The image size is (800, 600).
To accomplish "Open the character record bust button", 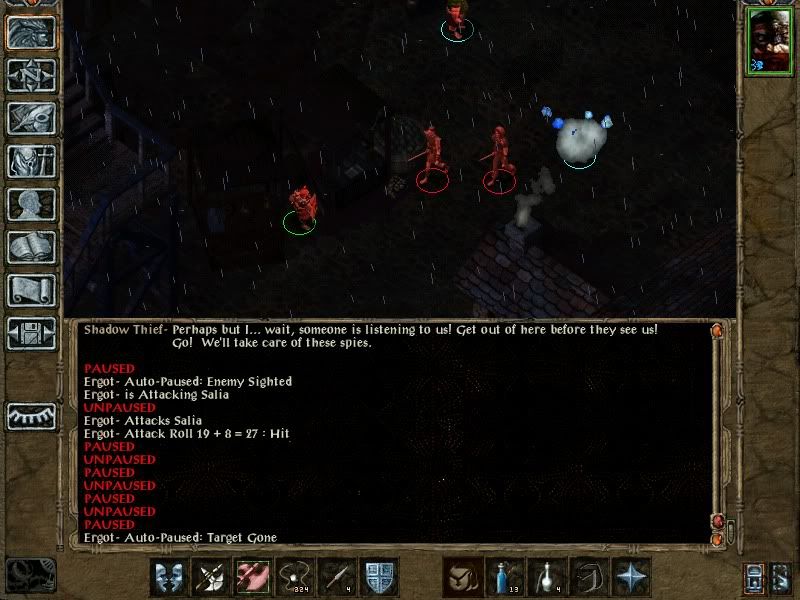I will (31, 204).
